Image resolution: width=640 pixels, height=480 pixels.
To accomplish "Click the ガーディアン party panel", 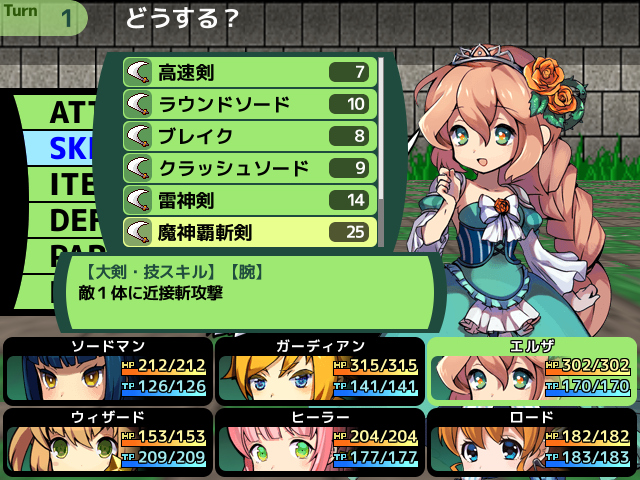I will 318,370.
